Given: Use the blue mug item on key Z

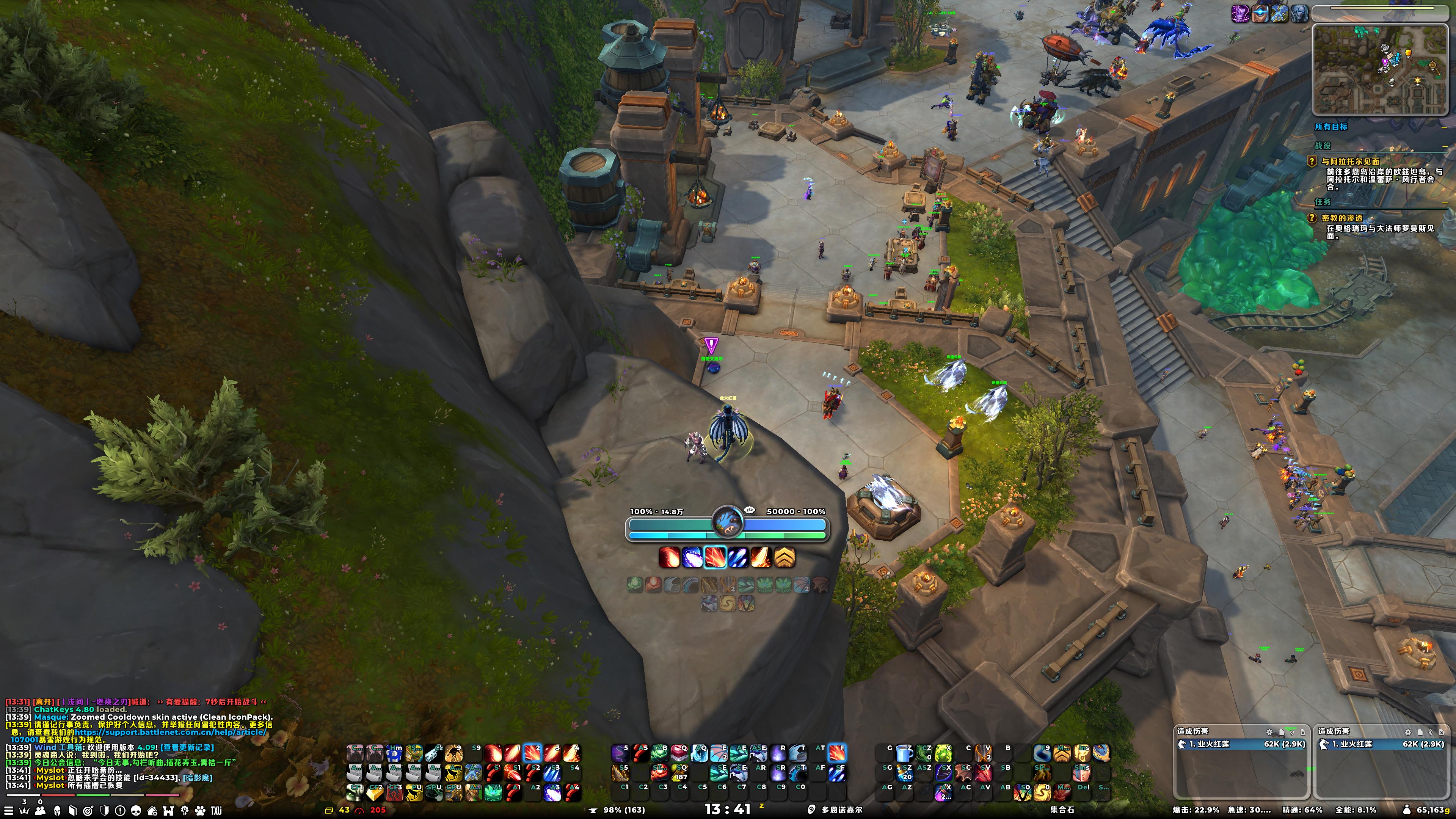Looking at the screenshot, I should pos(904,753).
